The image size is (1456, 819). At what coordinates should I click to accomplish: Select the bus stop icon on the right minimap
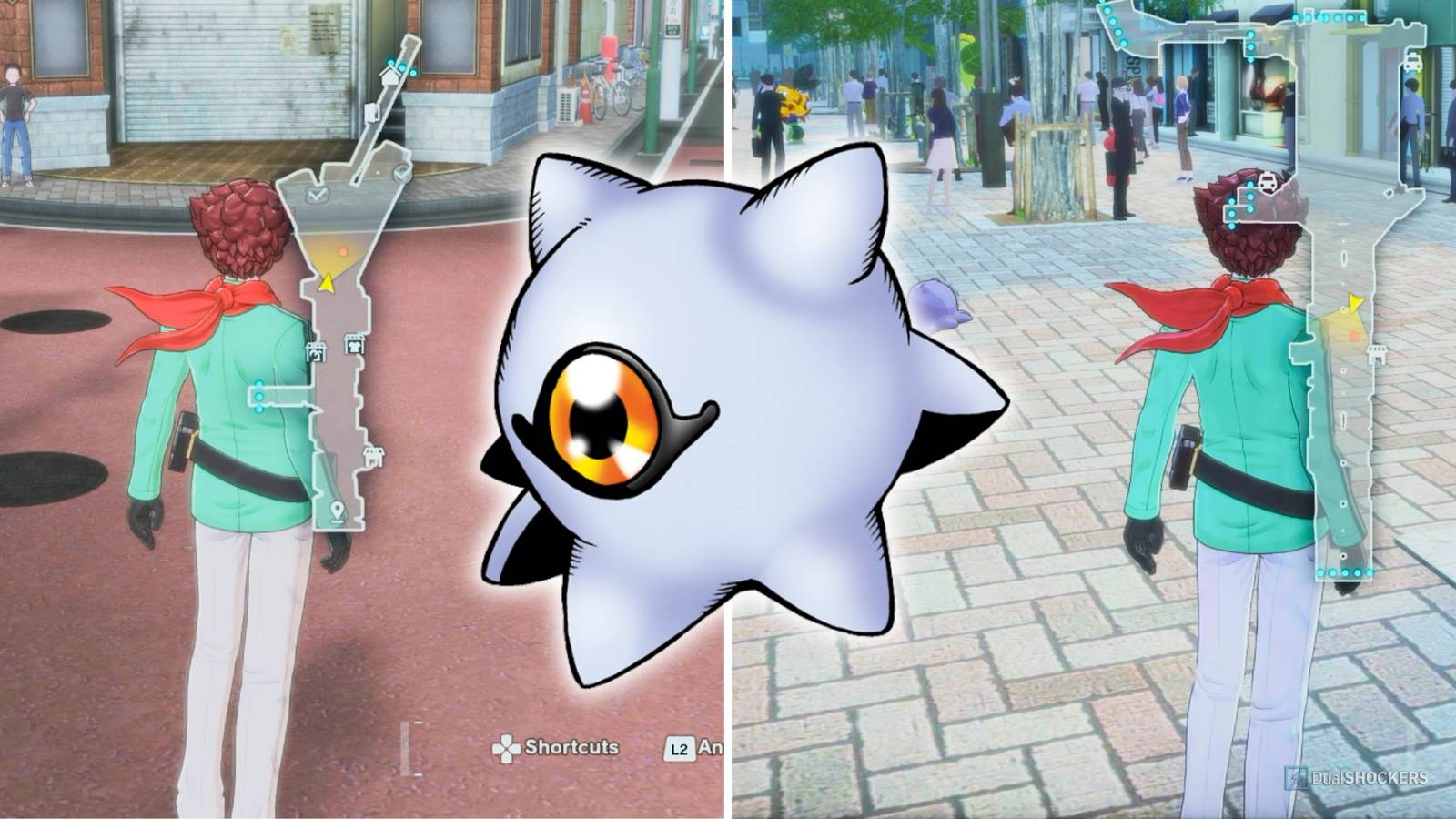pyautogui.click(x=1266, y=182)
